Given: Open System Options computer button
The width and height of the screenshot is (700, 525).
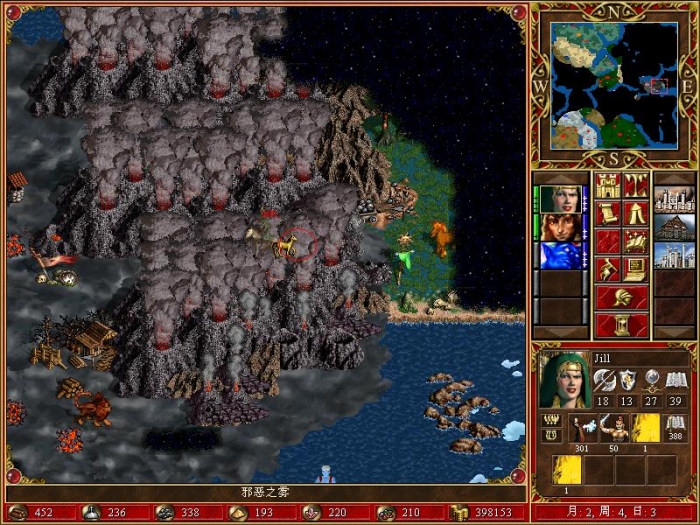Looking at the screenshot, I should pos(636,269).
